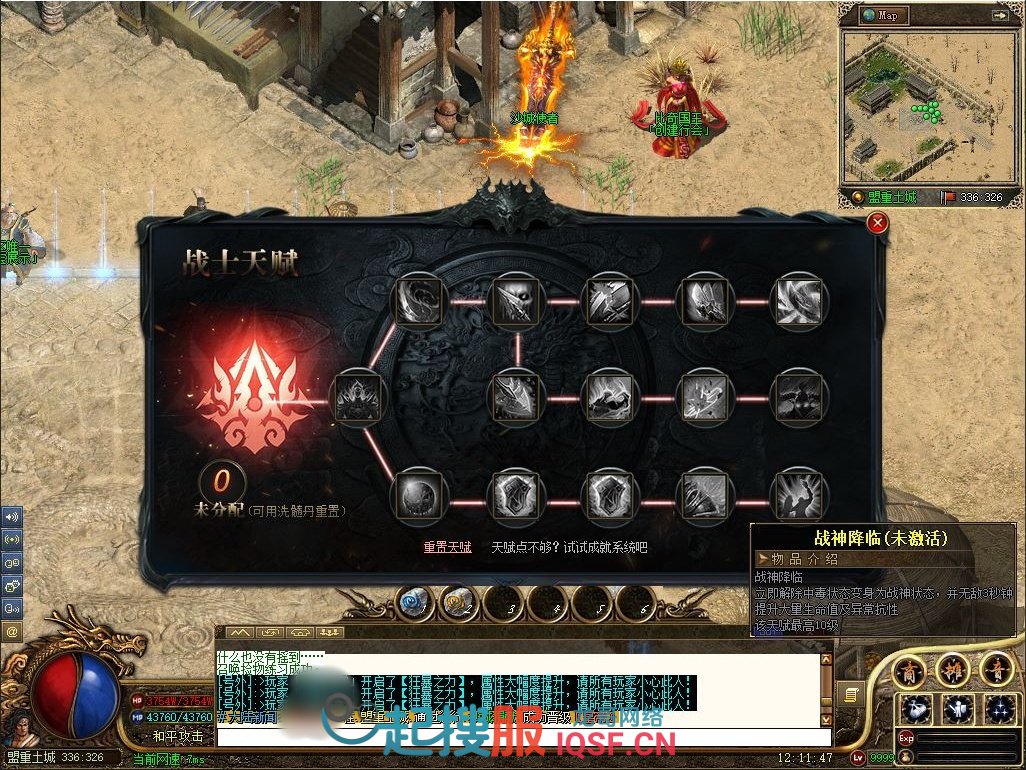The image size is (1026, 770).
Task: Close the warrior talent window
Action: click(x=877, y=223)
